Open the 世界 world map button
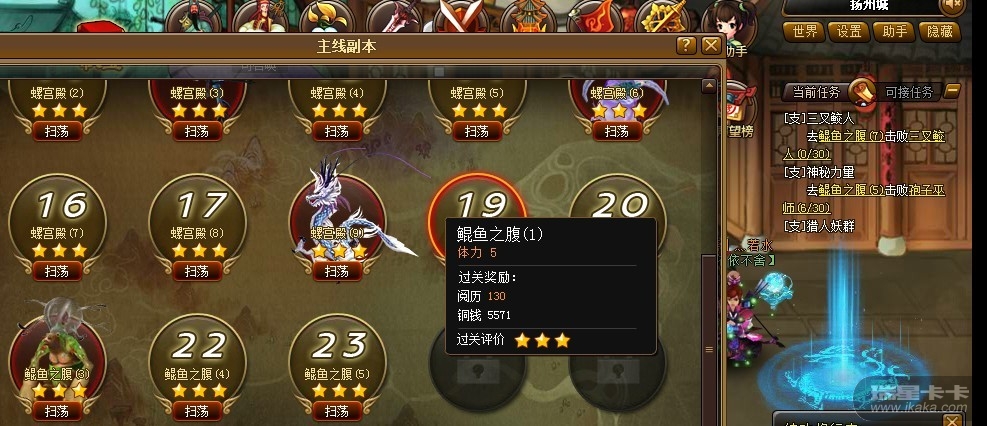The width and height of the screenshot is (987, 426). (x=804, y=31)
